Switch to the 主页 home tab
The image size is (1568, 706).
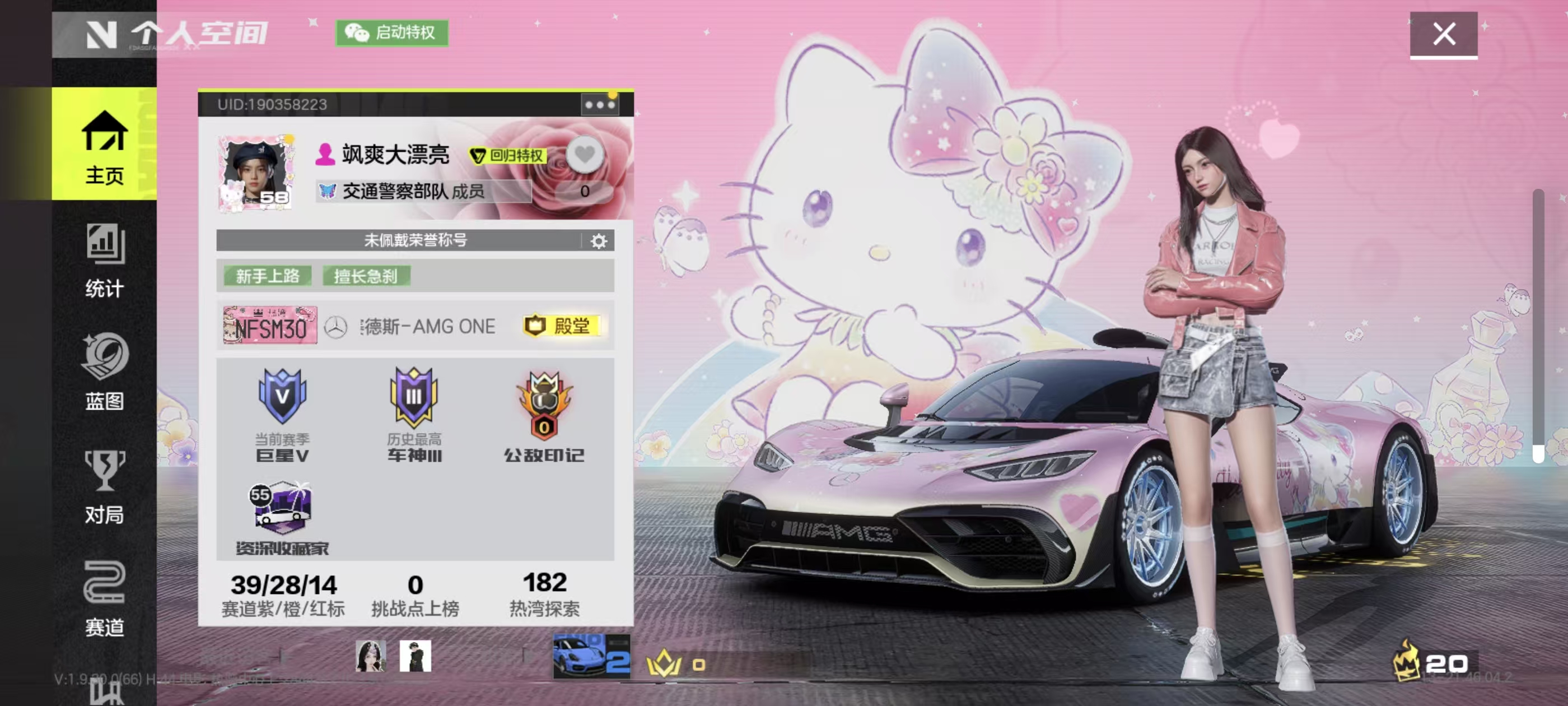pyautogui.click(x=104, y=146)
